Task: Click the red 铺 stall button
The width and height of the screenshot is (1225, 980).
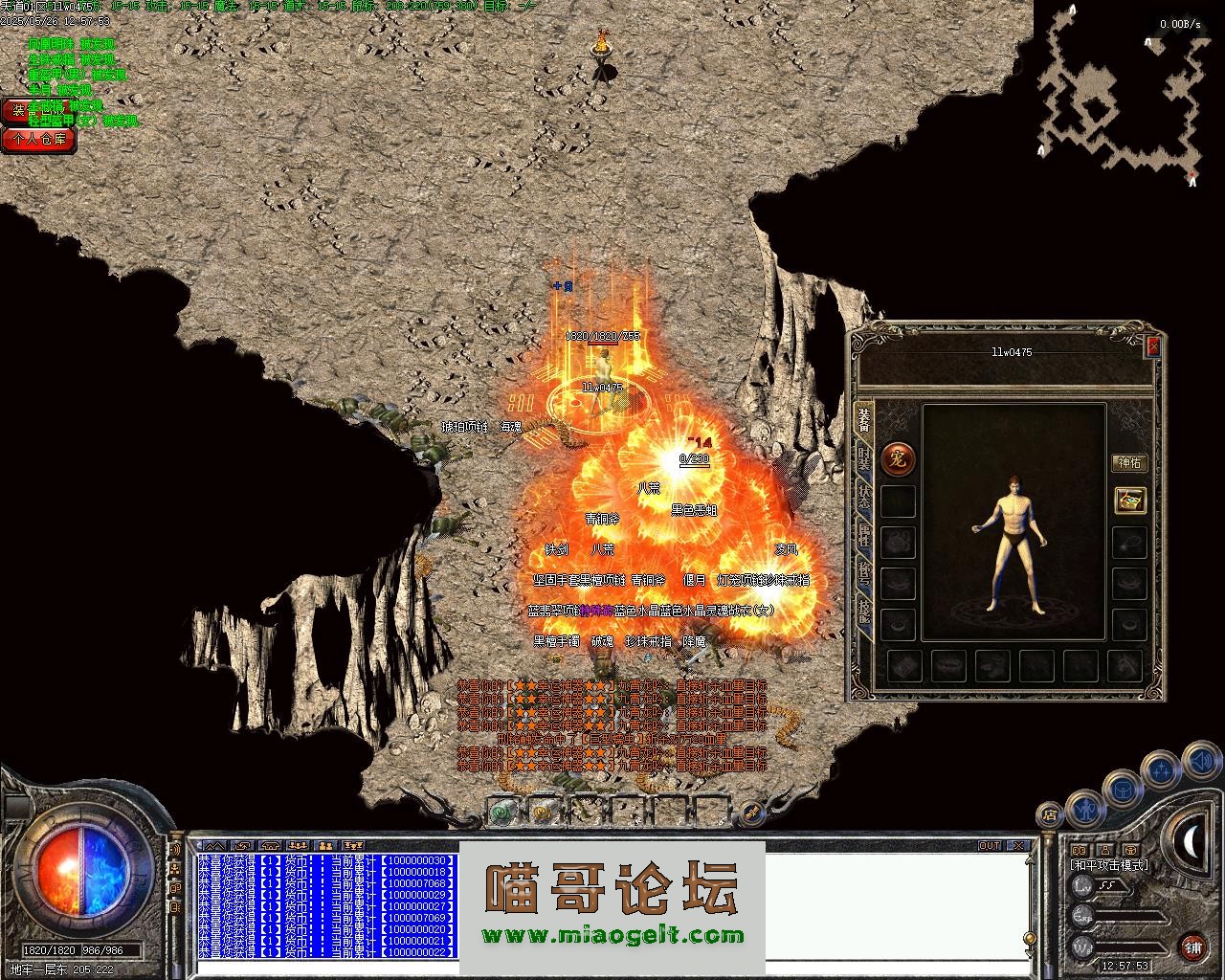Action: (x=1192, y=947)
